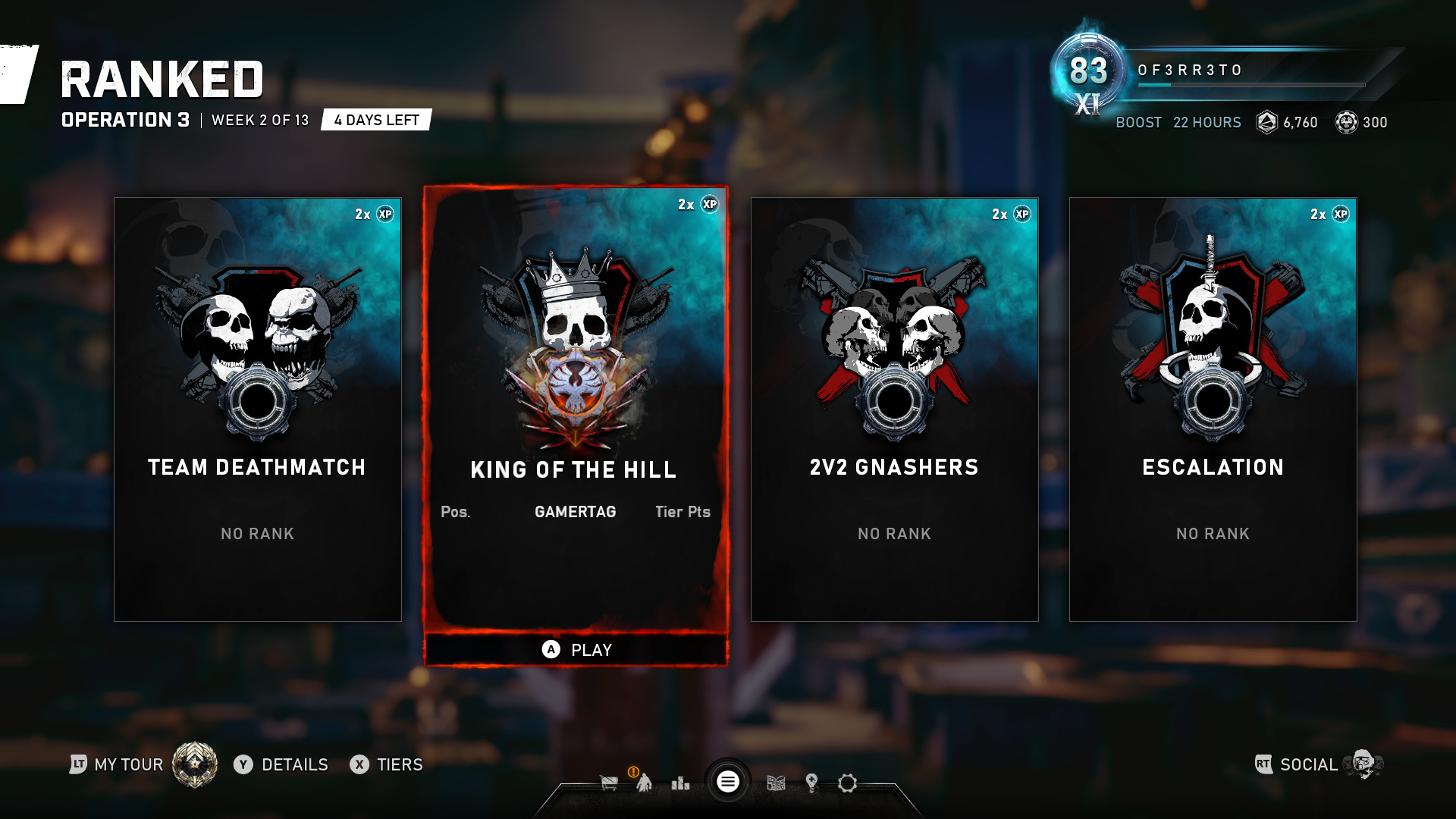Open the character customization icon
This screenshot has width=1456, height=819.
point(644,783)
